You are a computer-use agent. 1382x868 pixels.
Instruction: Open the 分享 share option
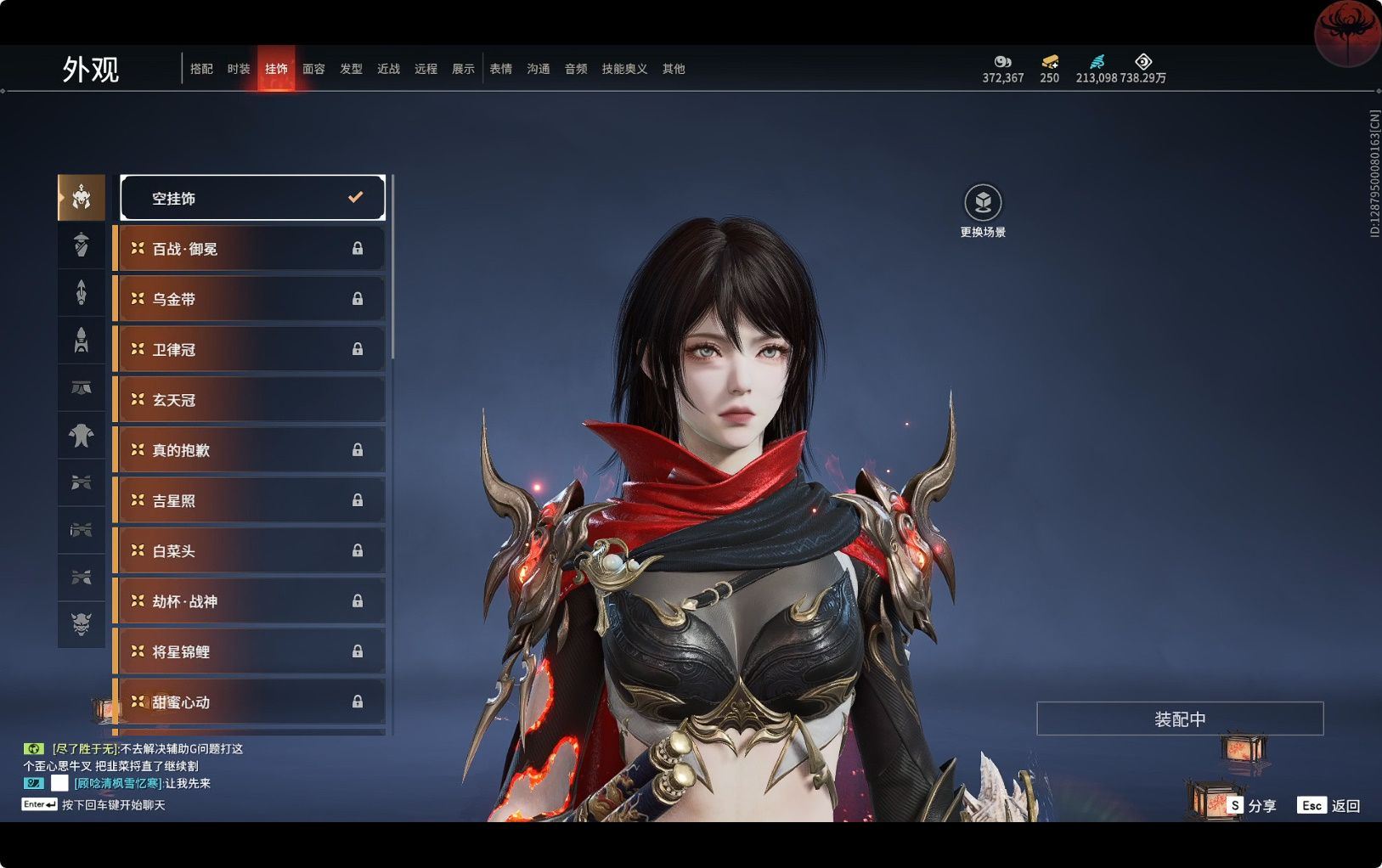coord(1252,805)
